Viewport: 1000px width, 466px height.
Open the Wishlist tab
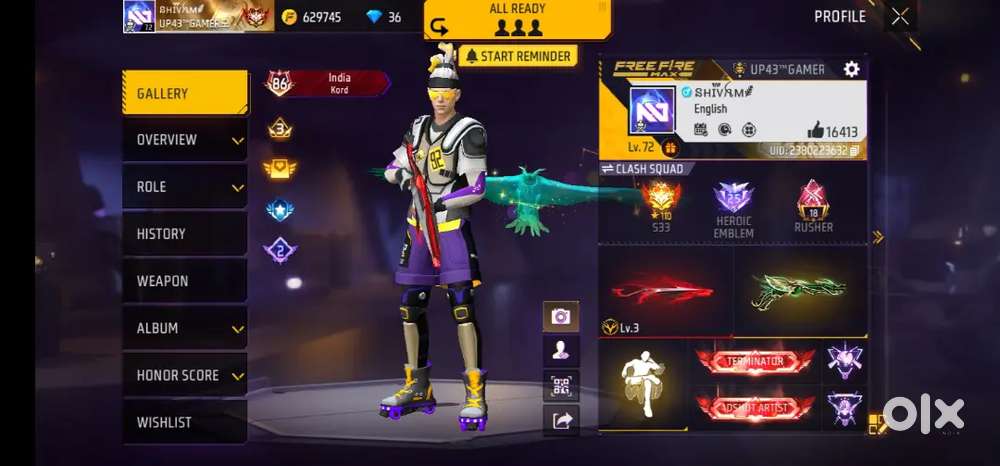click(x=185, y=422)
